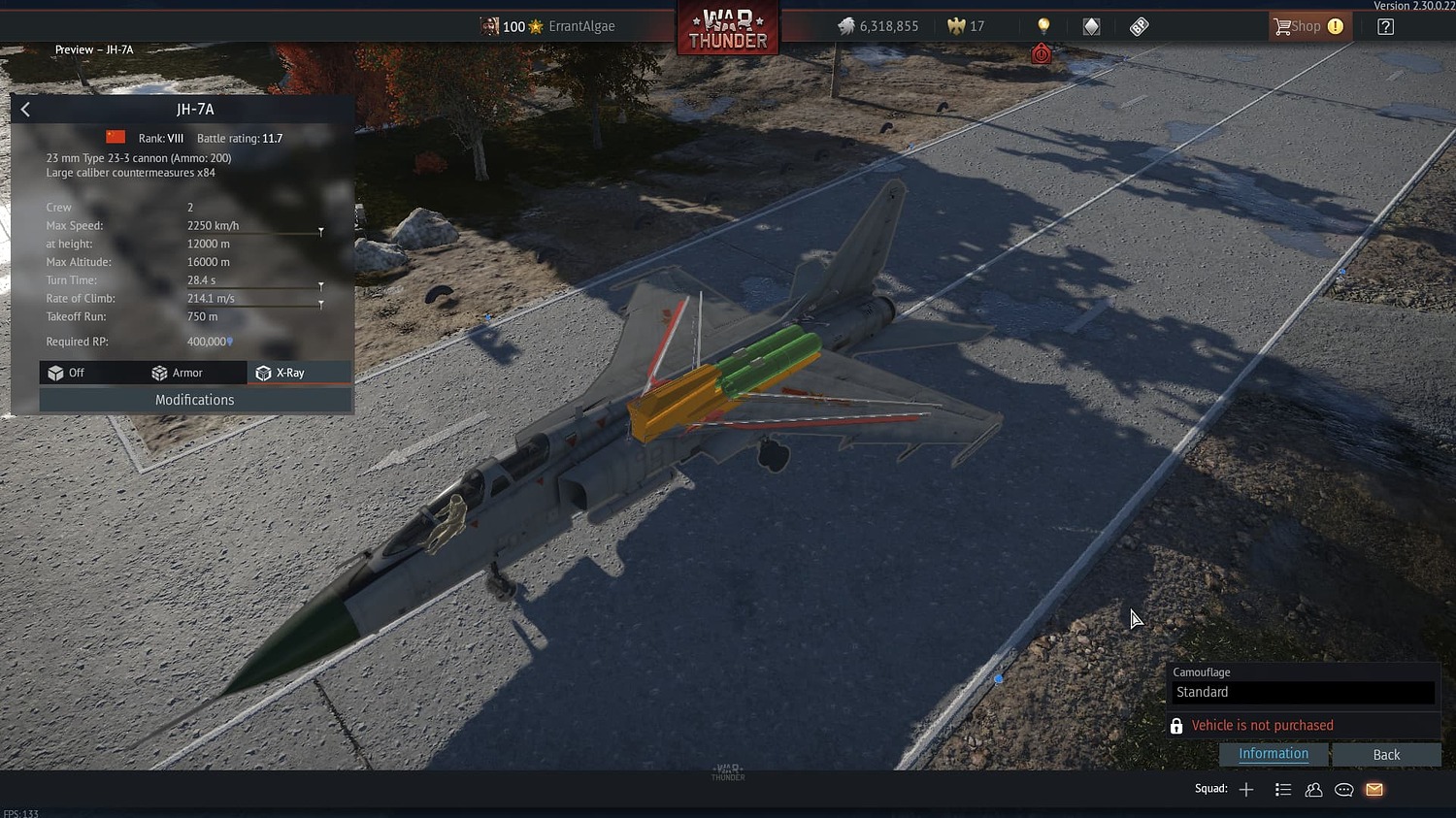Select the X-Ray view mode
The height and width of the screenshot is (818, 1456).
pos(290,373)
